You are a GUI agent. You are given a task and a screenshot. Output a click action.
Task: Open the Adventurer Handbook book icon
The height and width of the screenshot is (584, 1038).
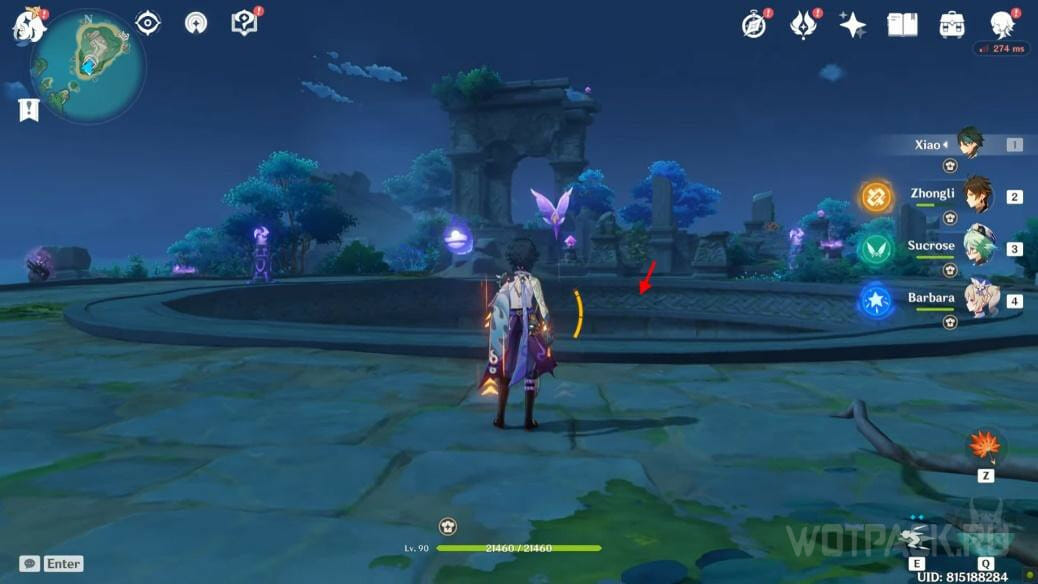(x=902, y=25)
